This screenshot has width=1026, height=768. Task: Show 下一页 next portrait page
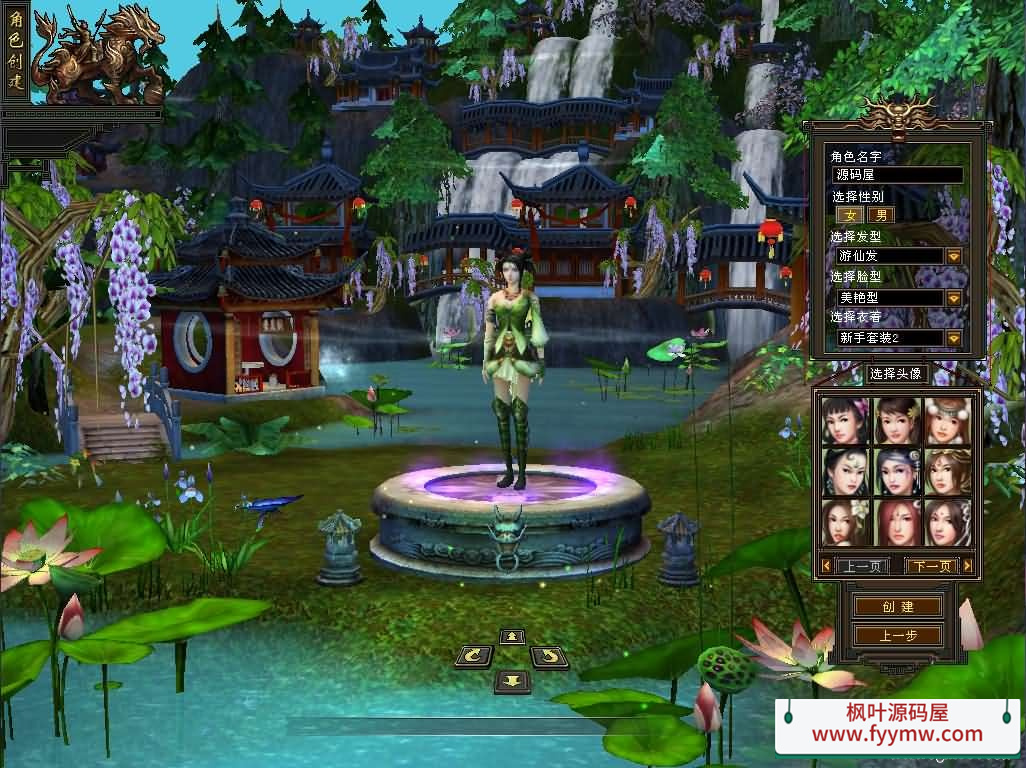[930, 566]
